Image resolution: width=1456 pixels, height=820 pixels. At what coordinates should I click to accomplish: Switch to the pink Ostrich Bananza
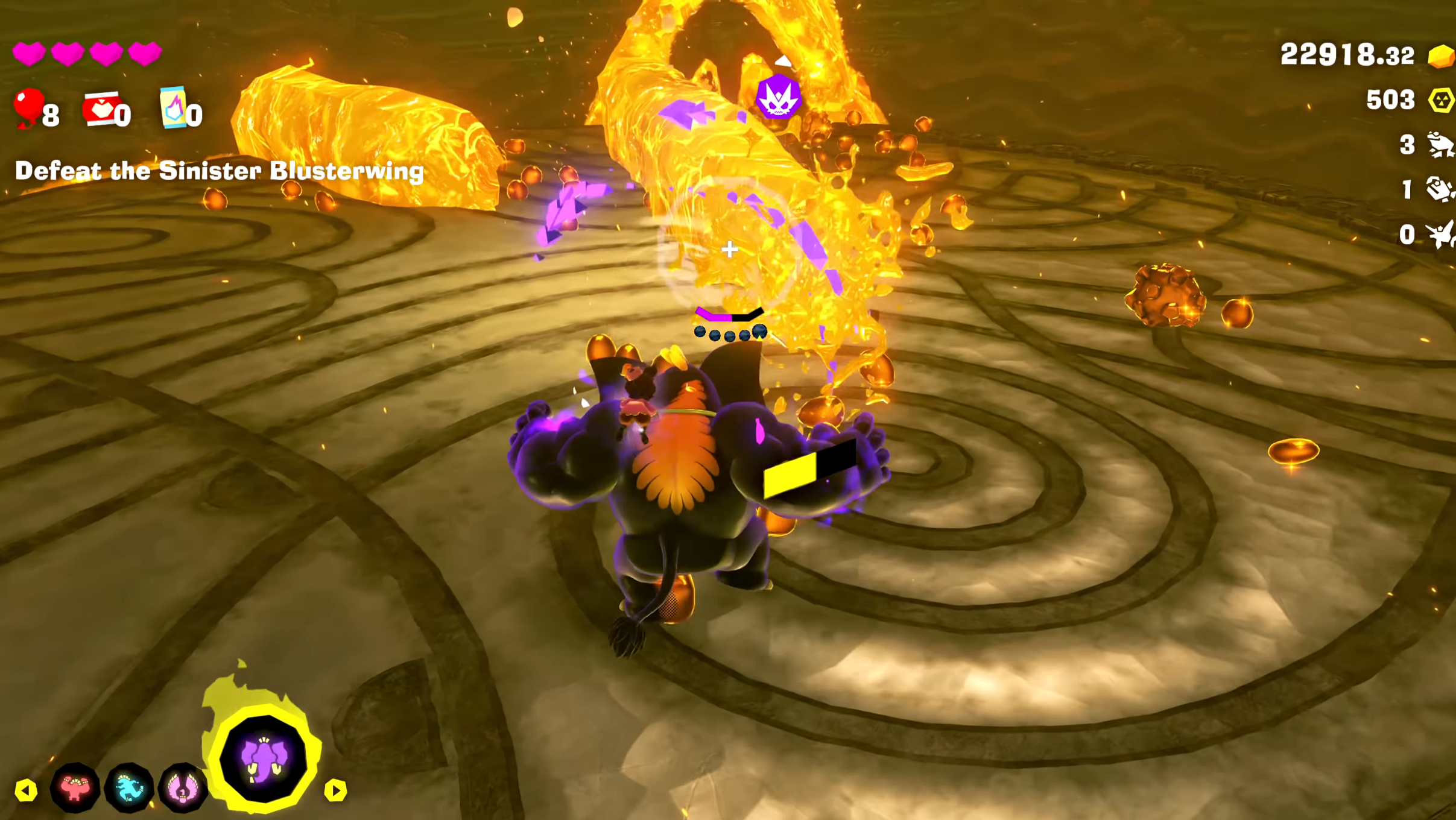click(182, 787)
